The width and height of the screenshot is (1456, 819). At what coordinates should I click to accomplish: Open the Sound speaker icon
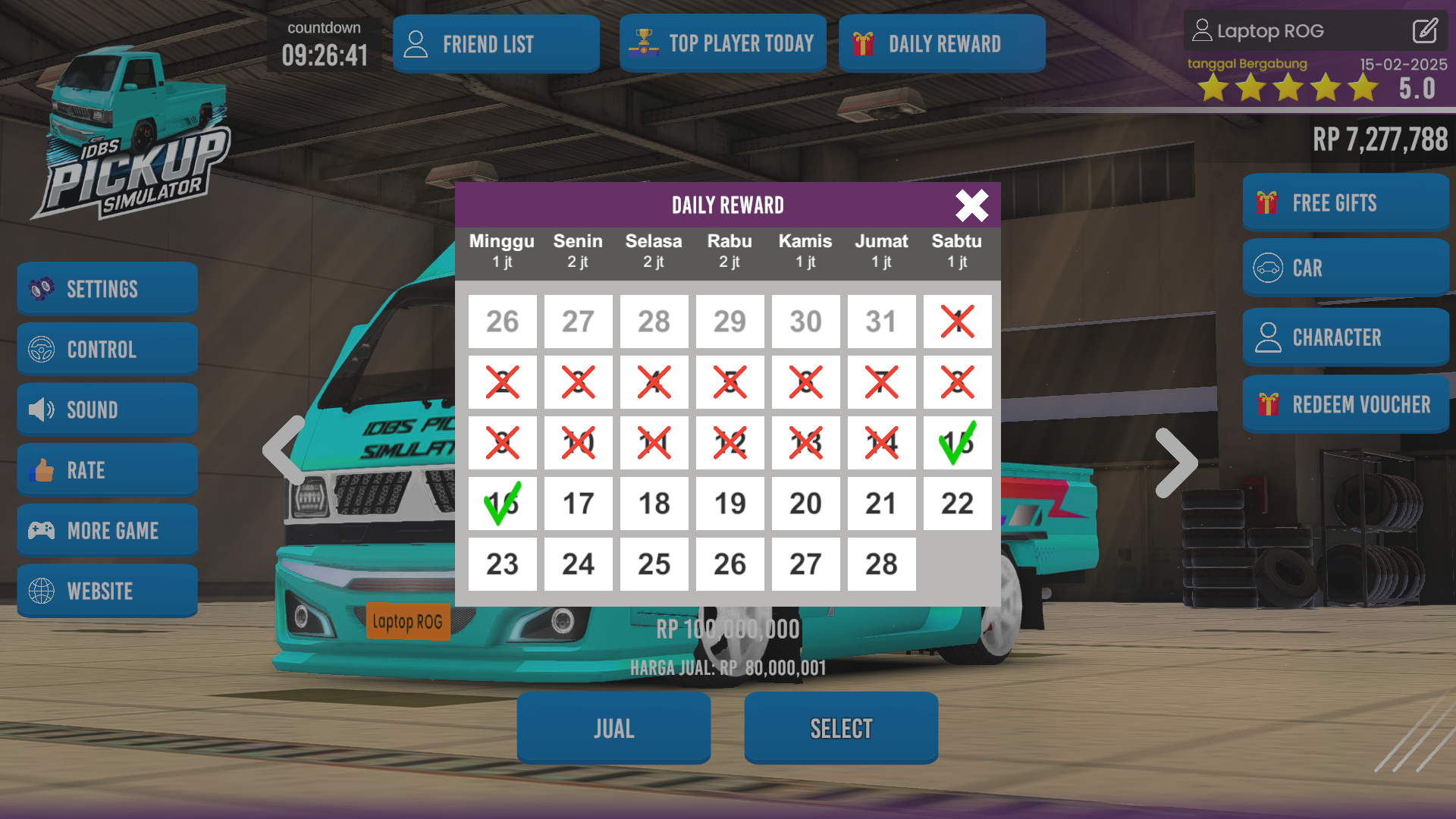(42, 409)
